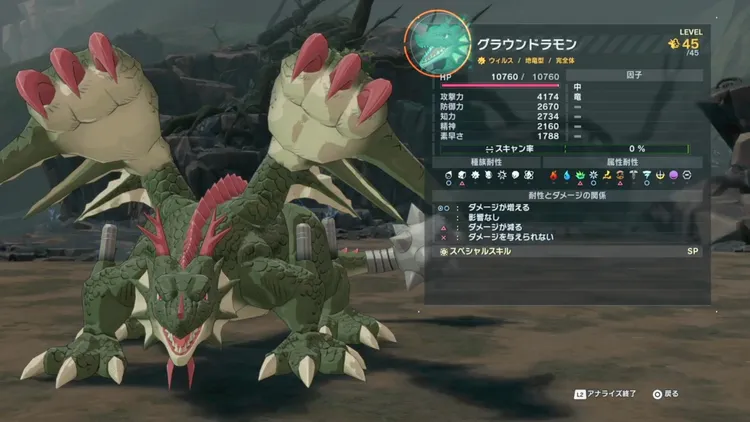Select the fire attribute resistance icon
Screen dimensions: 750x422
click(553, 175)
